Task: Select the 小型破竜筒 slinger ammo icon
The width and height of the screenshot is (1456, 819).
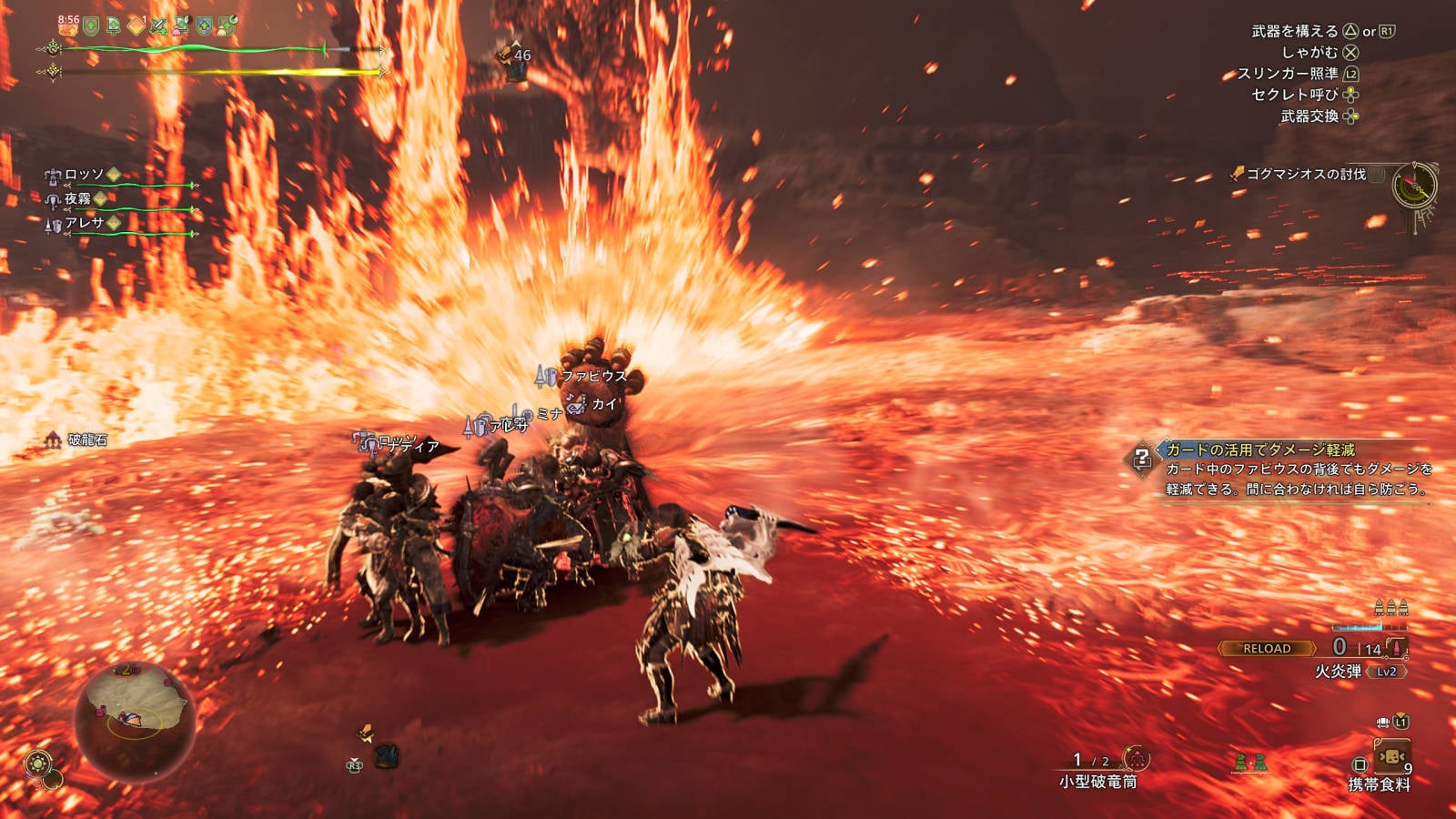Action: click(1136, 758)
